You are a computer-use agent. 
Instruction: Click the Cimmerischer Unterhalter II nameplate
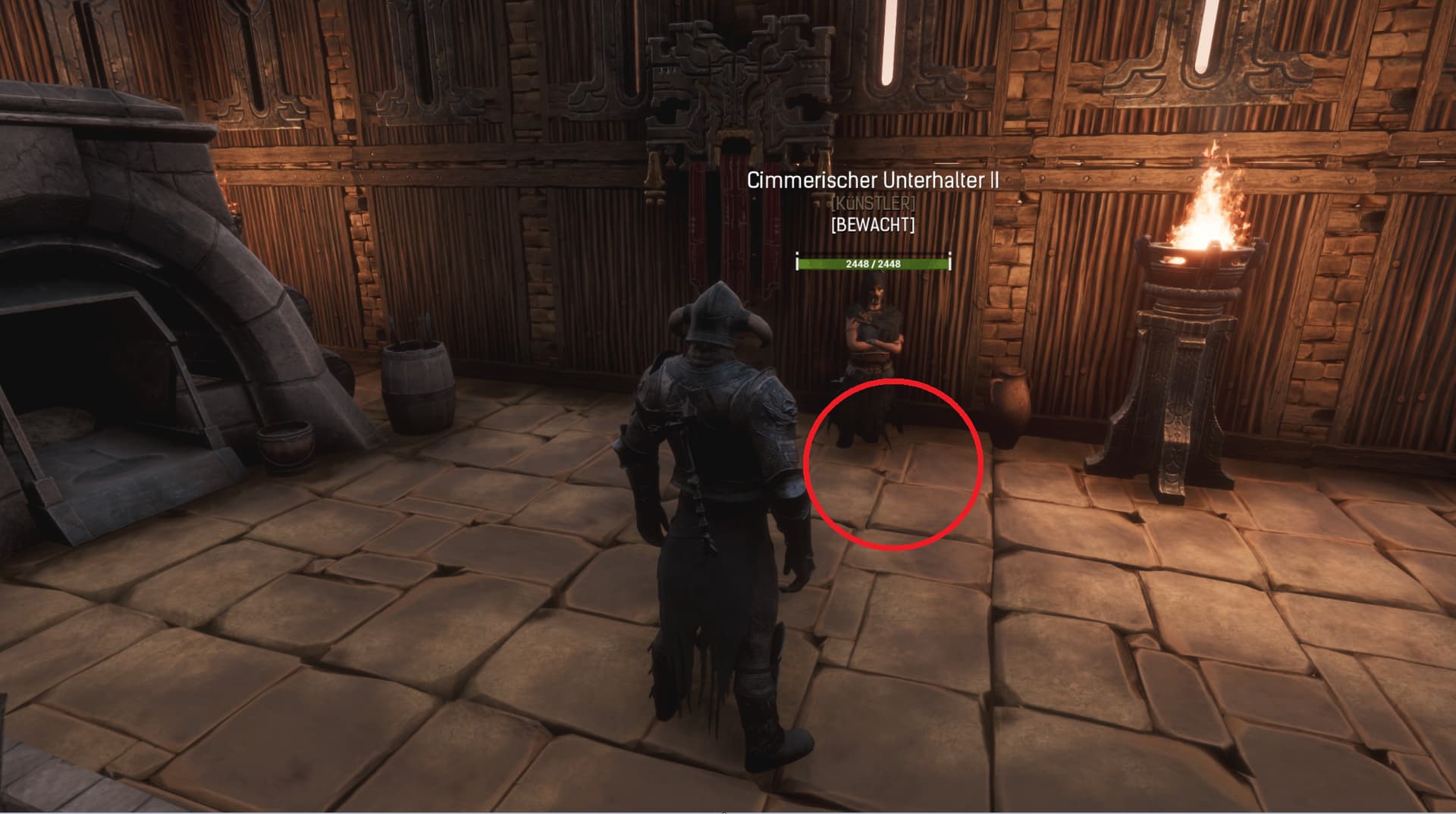(x=873, y=181)
